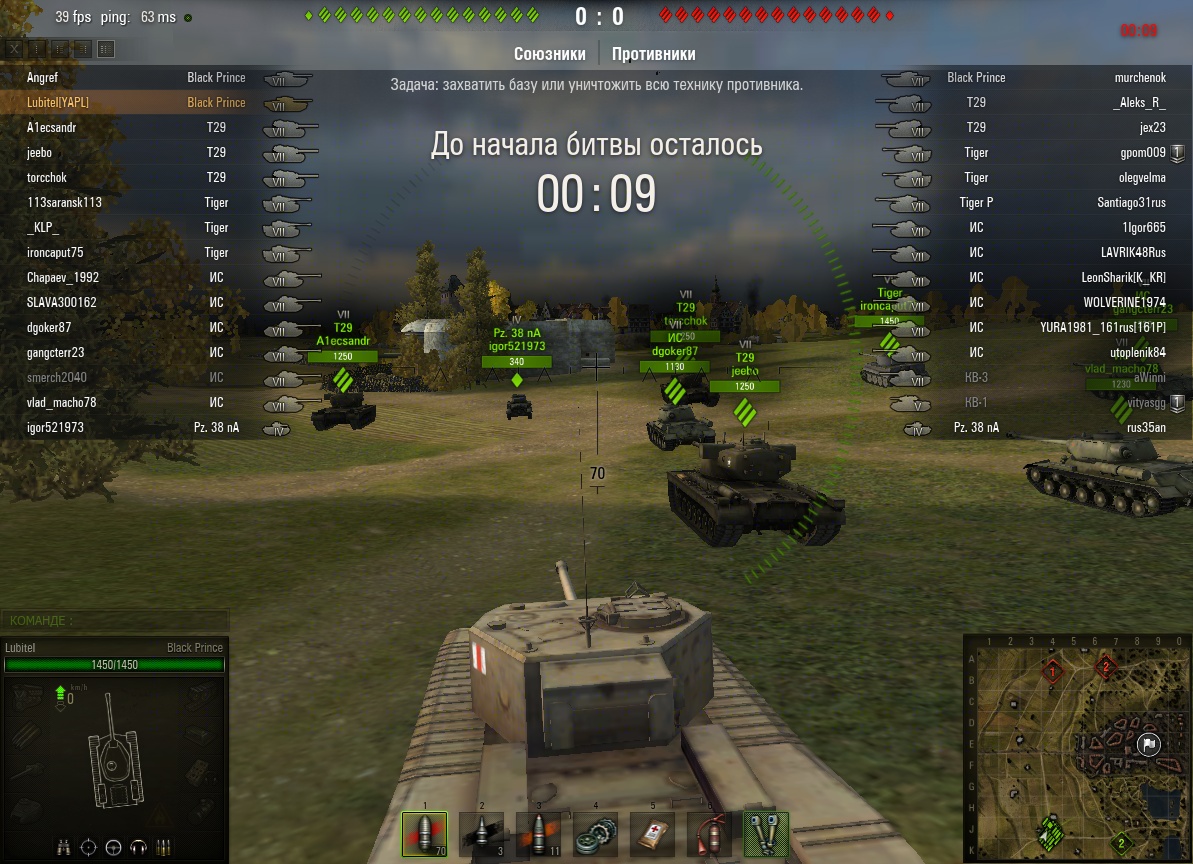Select enemy murchenok in the enemy list
The width and height of the screenshot is (1193, 864).
coord(1140,77)
